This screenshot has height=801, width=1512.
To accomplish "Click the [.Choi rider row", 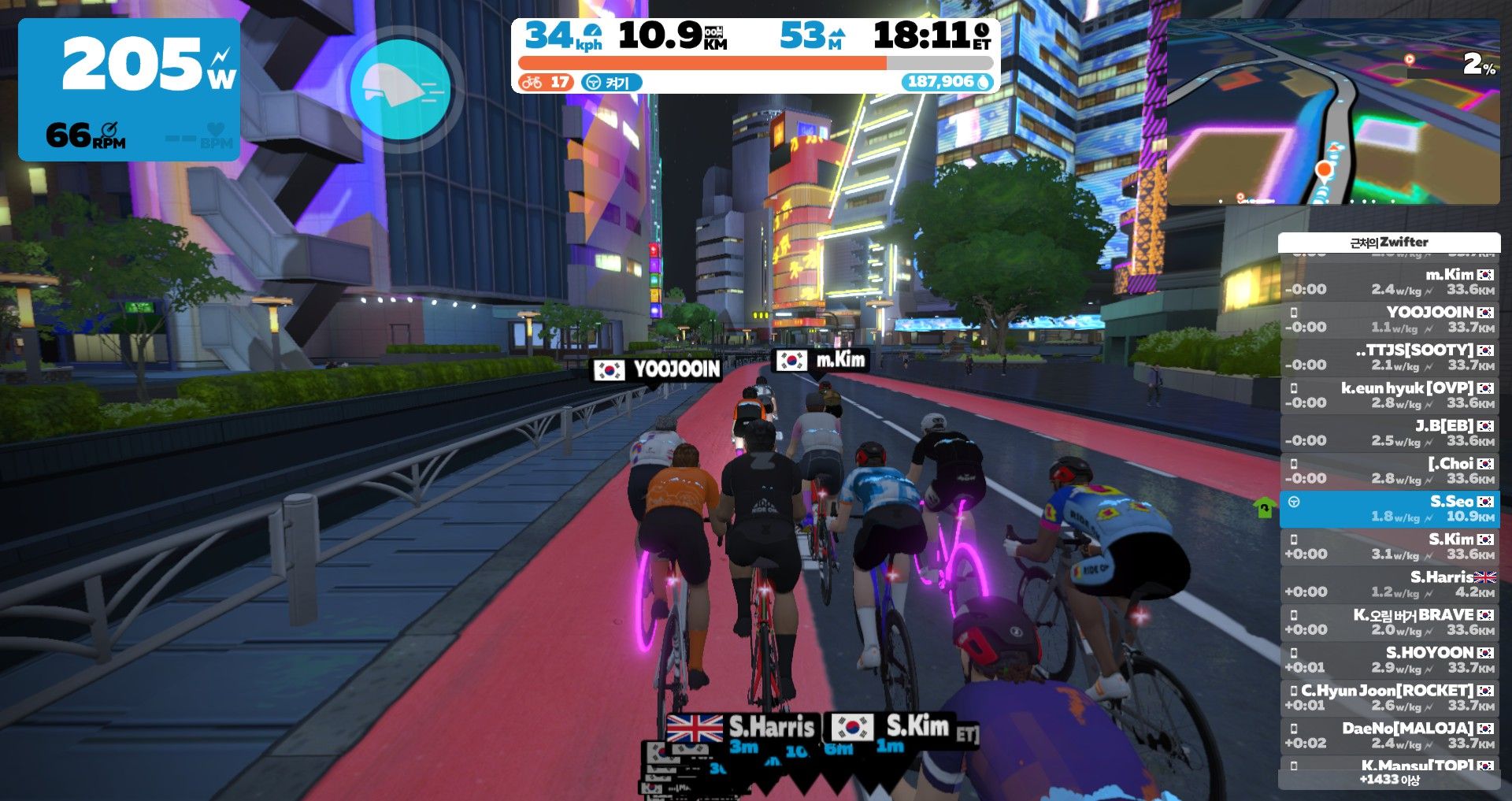I will pos(1389,471).
